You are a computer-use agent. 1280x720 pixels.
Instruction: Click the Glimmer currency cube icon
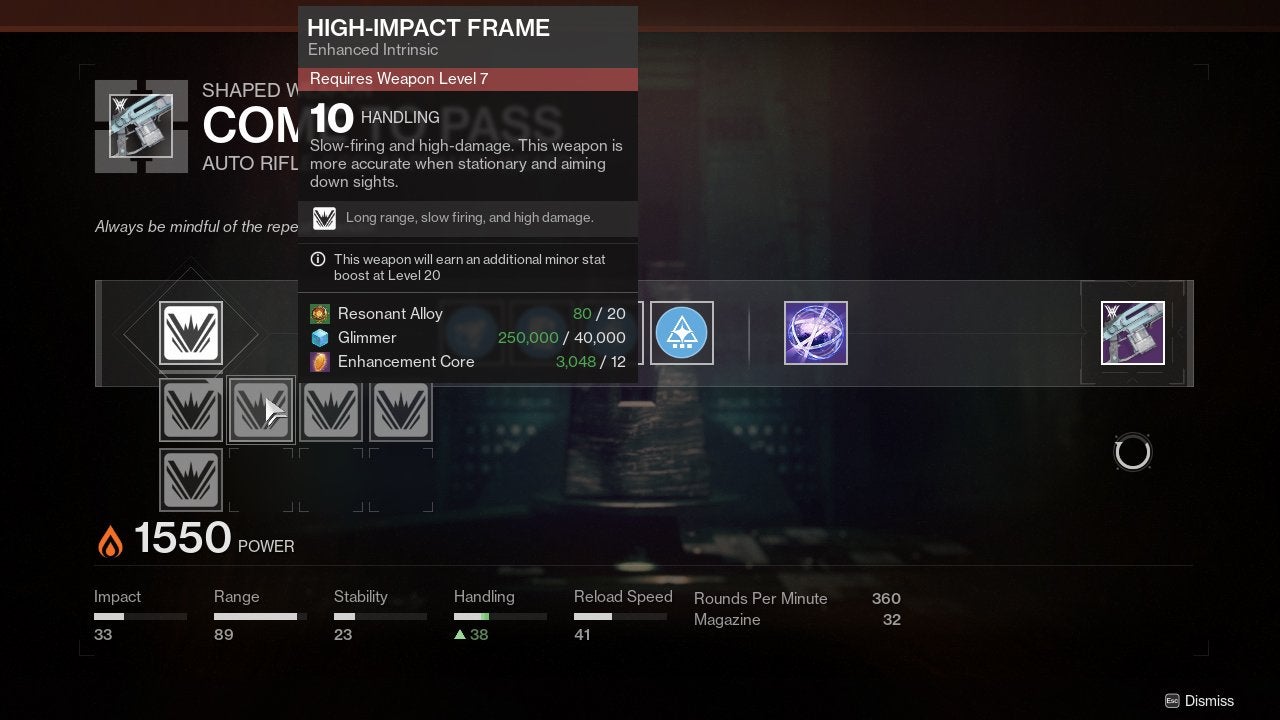pos(320,337)
